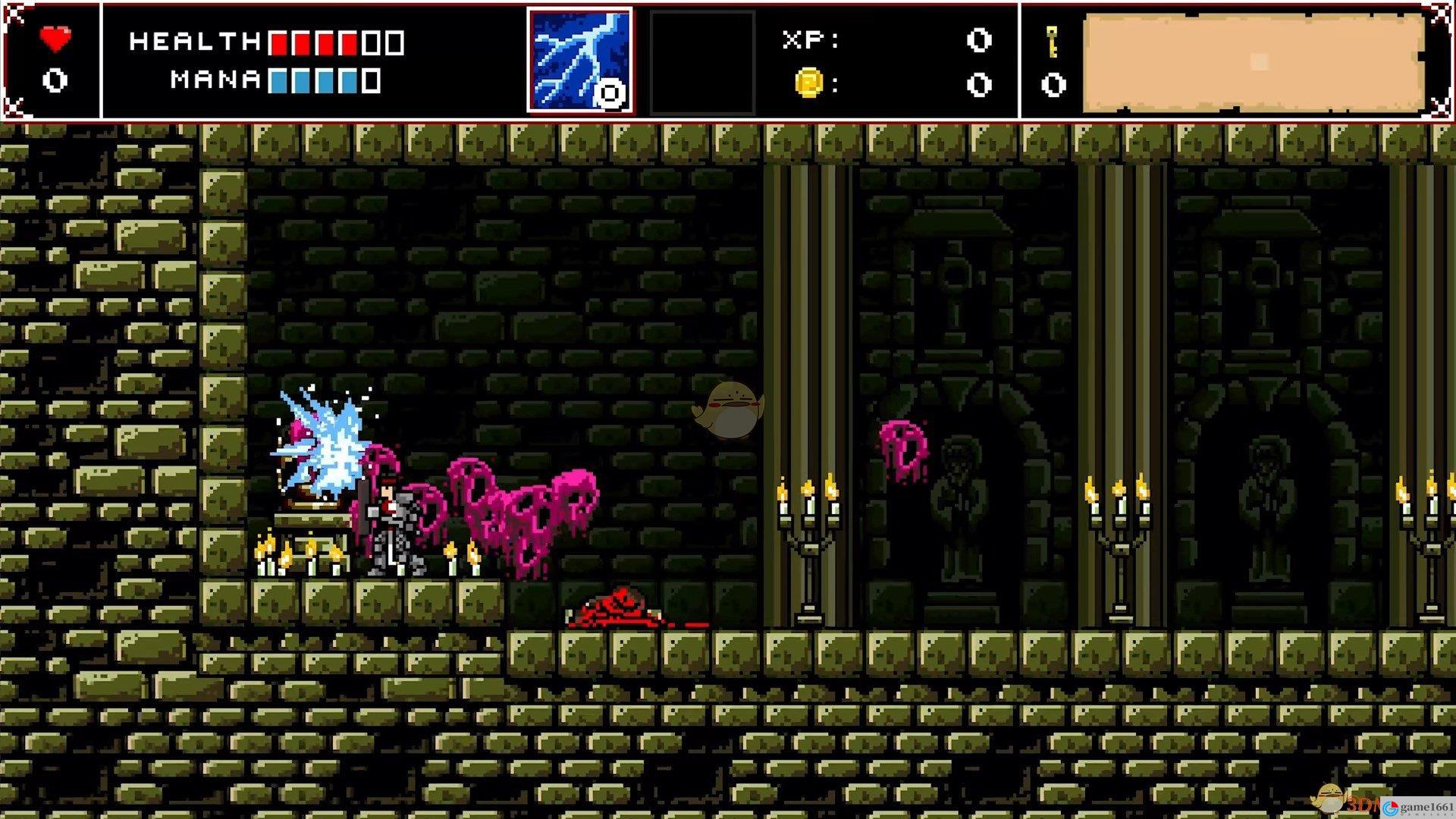Open the parchment minimap panel
The height and width of the screenshot is (819, 1456).
click(1253, 63)
